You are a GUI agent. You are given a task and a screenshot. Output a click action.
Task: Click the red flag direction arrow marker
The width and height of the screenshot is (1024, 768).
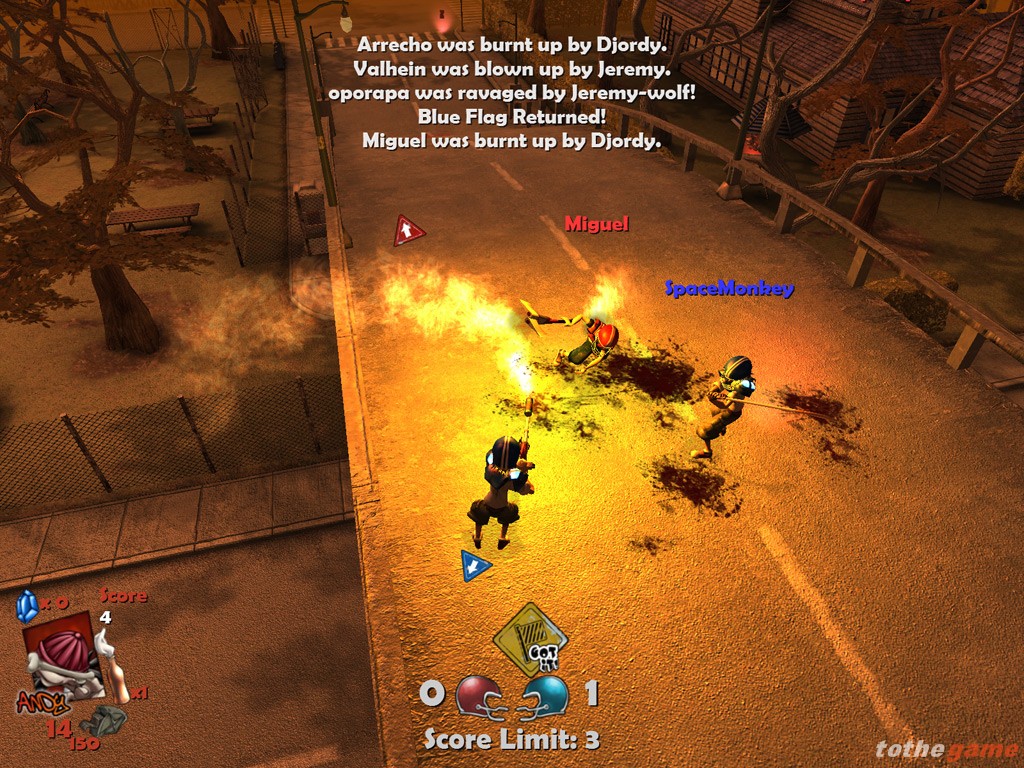[408, 231]
